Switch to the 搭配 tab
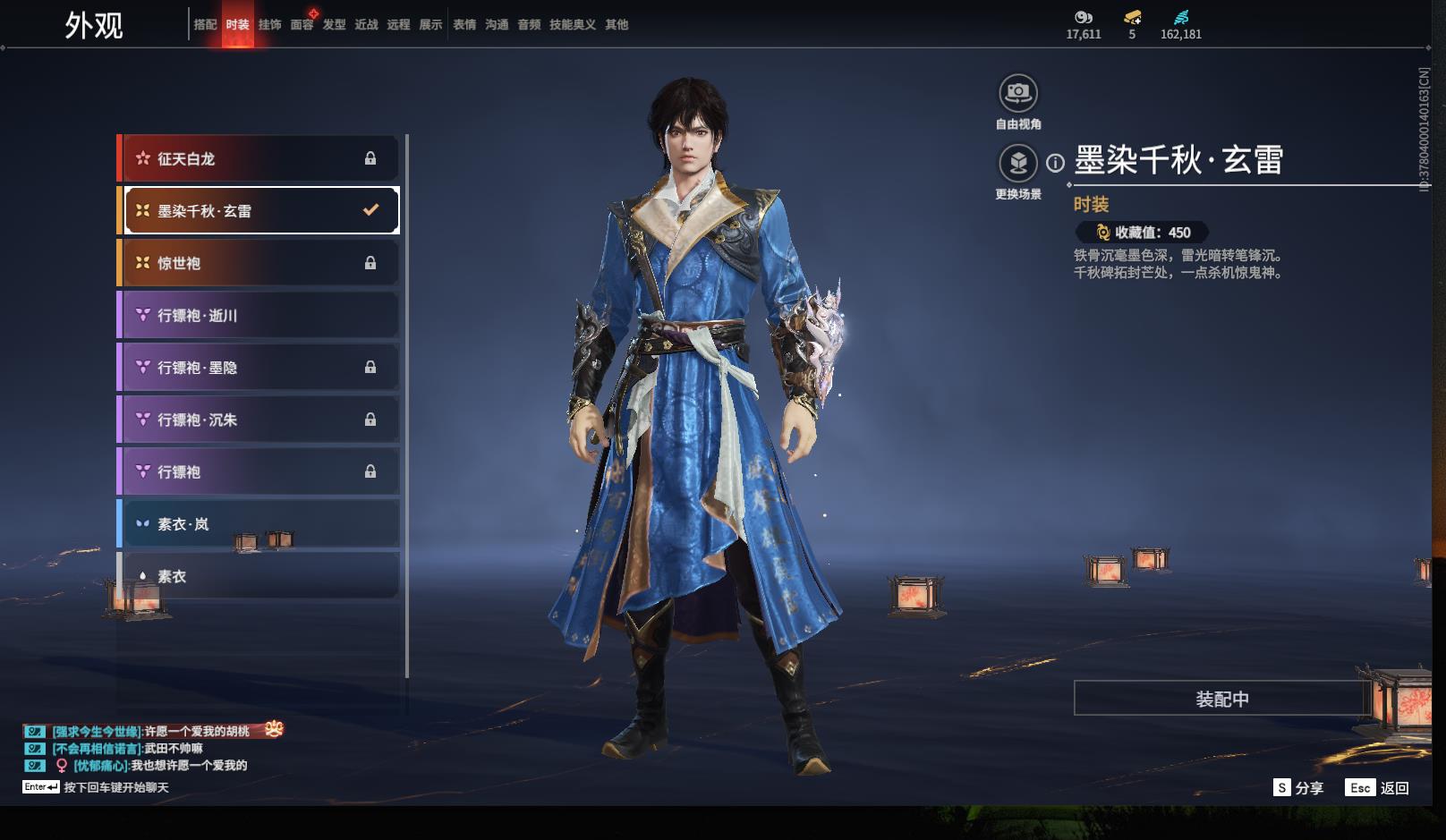 pos(205,25)
